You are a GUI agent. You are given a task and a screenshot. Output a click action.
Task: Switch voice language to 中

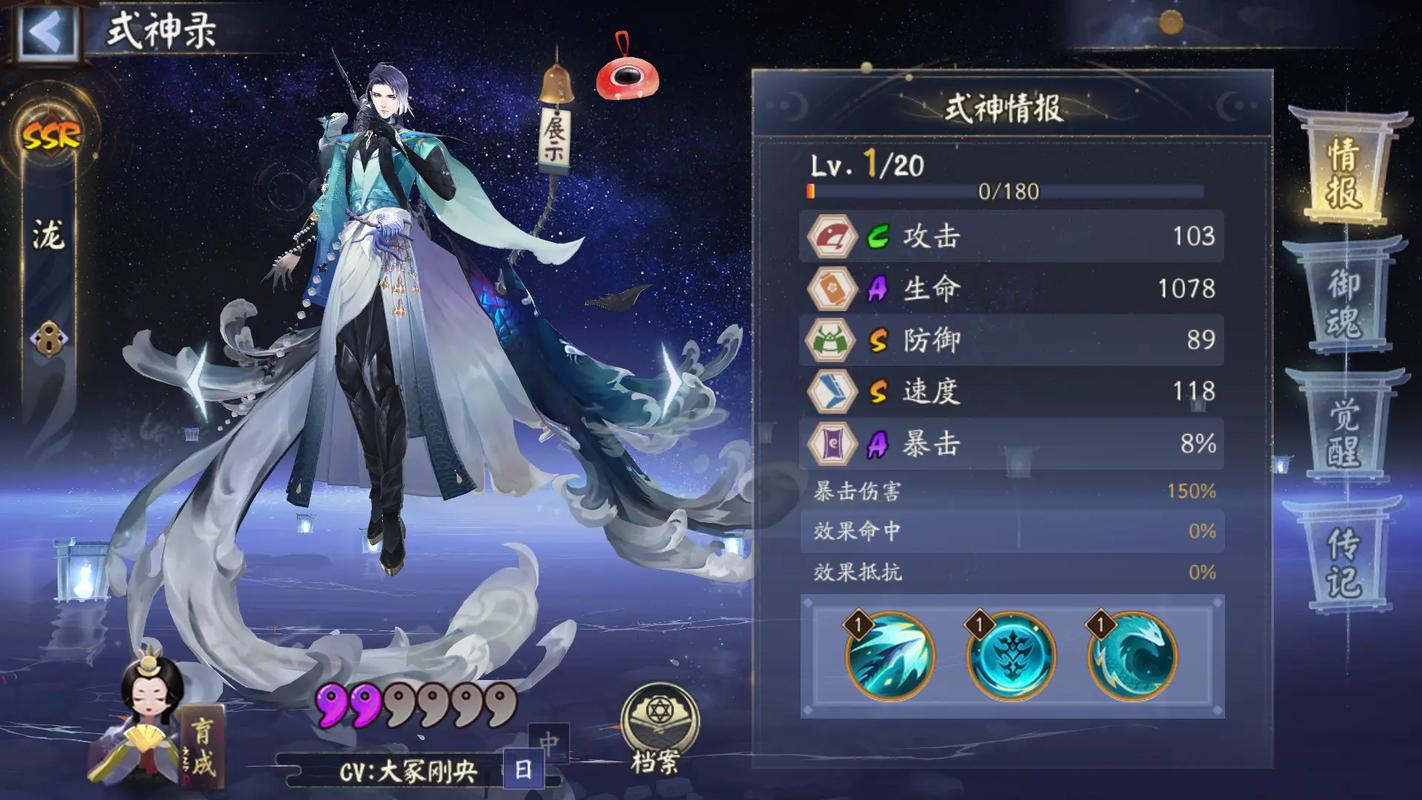coord(549,743)
